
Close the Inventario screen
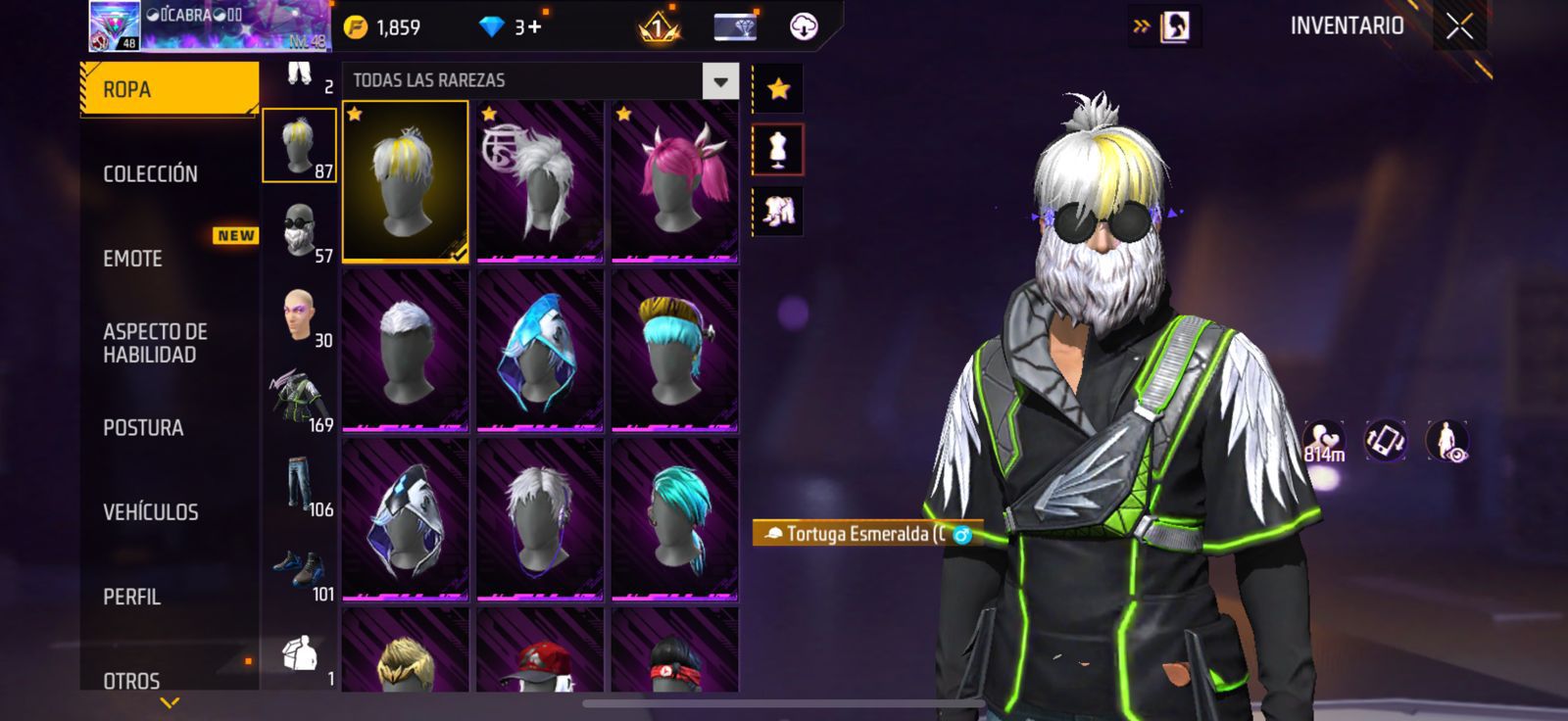pos(1459,26)
